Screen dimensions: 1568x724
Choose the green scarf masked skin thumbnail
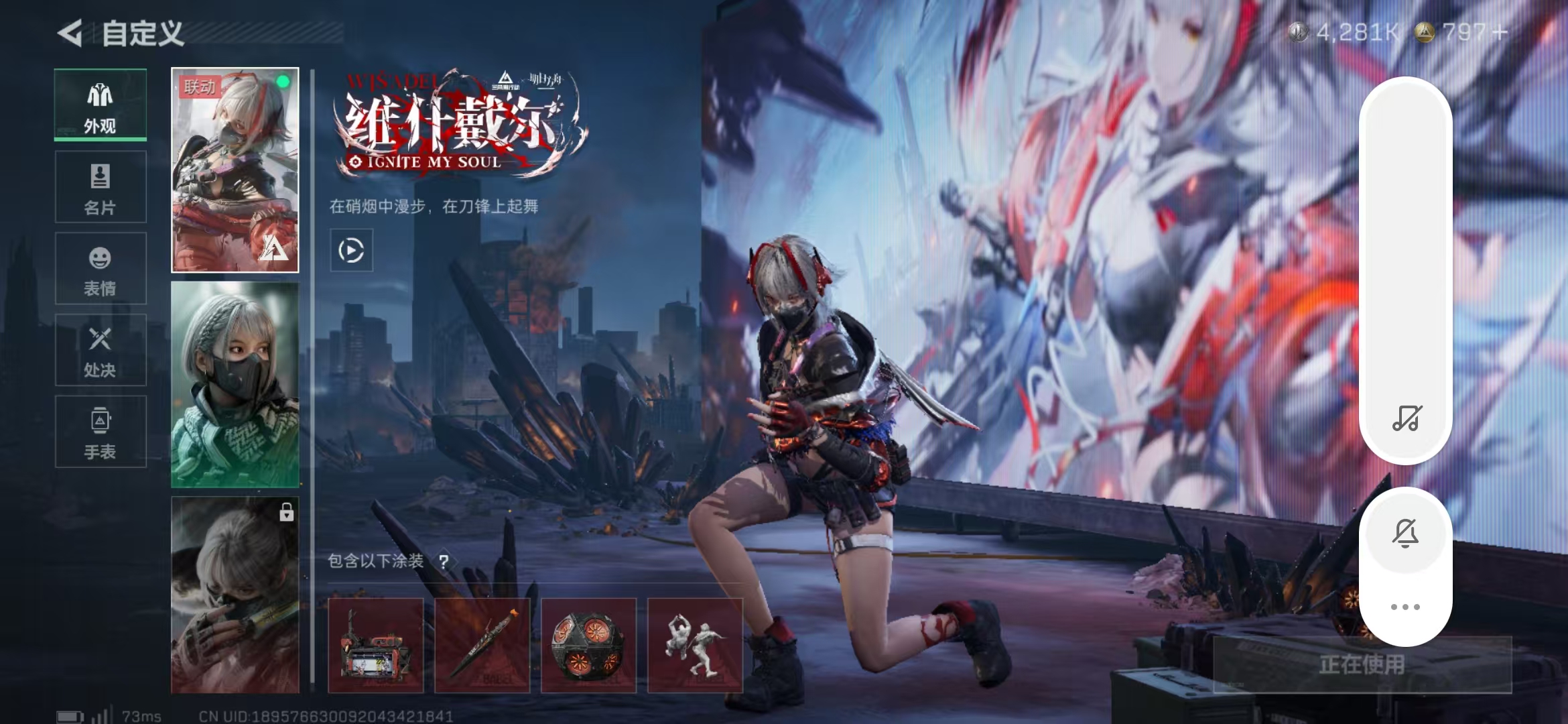pyautogui.click(x=235, y=384)
